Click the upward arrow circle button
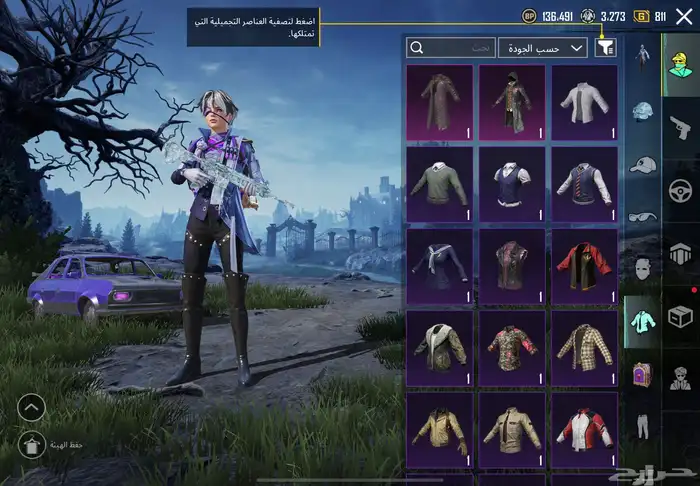The image size is (700, 486). pyautogui.click(x=31, y=407)
